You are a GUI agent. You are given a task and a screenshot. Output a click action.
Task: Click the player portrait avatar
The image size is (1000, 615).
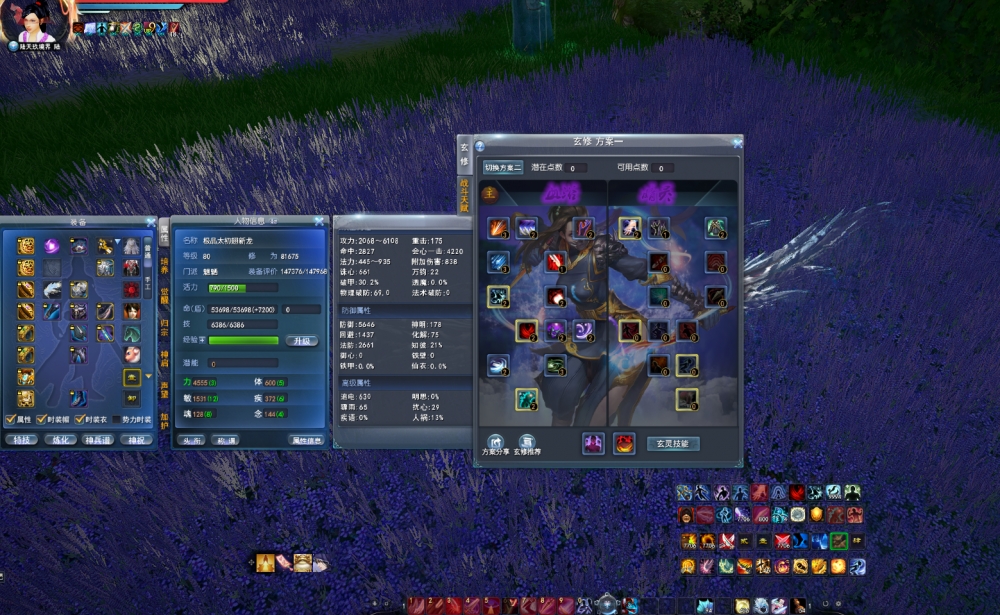pyautogui.click(x=36, y=20)
